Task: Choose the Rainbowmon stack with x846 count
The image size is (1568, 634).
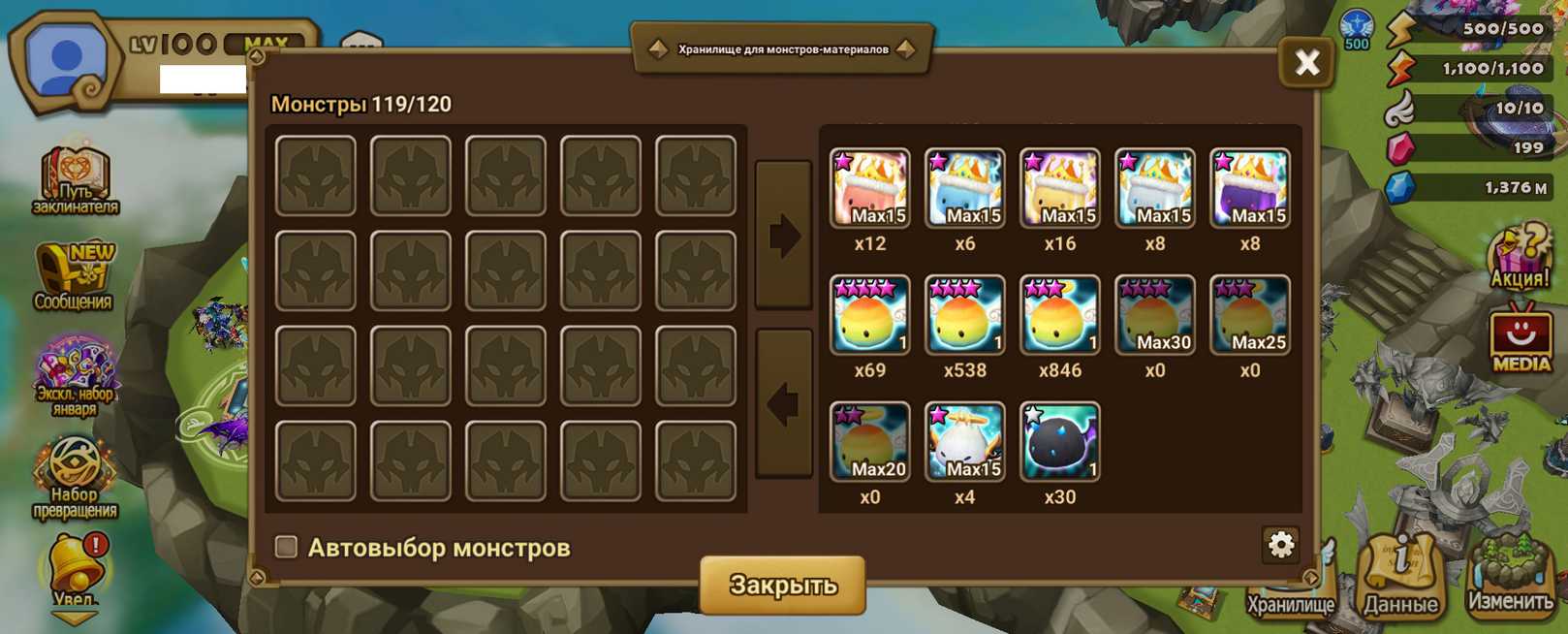Action: (x=1059, y=315)
